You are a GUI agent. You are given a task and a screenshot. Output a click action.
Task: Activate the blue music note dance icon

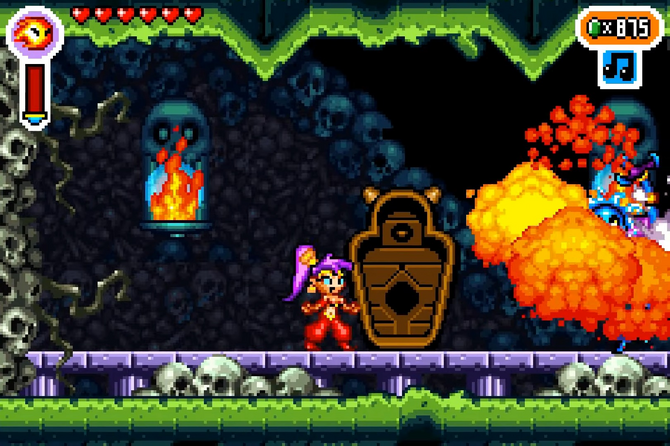tap(620, 67)
